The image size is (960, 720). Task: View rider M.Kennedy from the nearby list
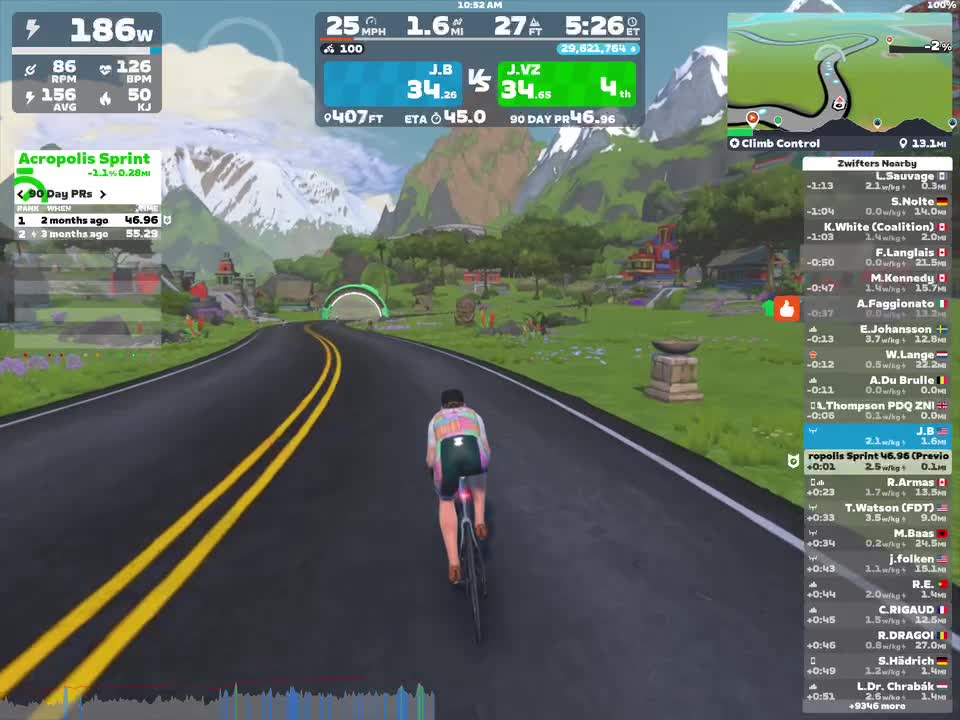(877, 283)
